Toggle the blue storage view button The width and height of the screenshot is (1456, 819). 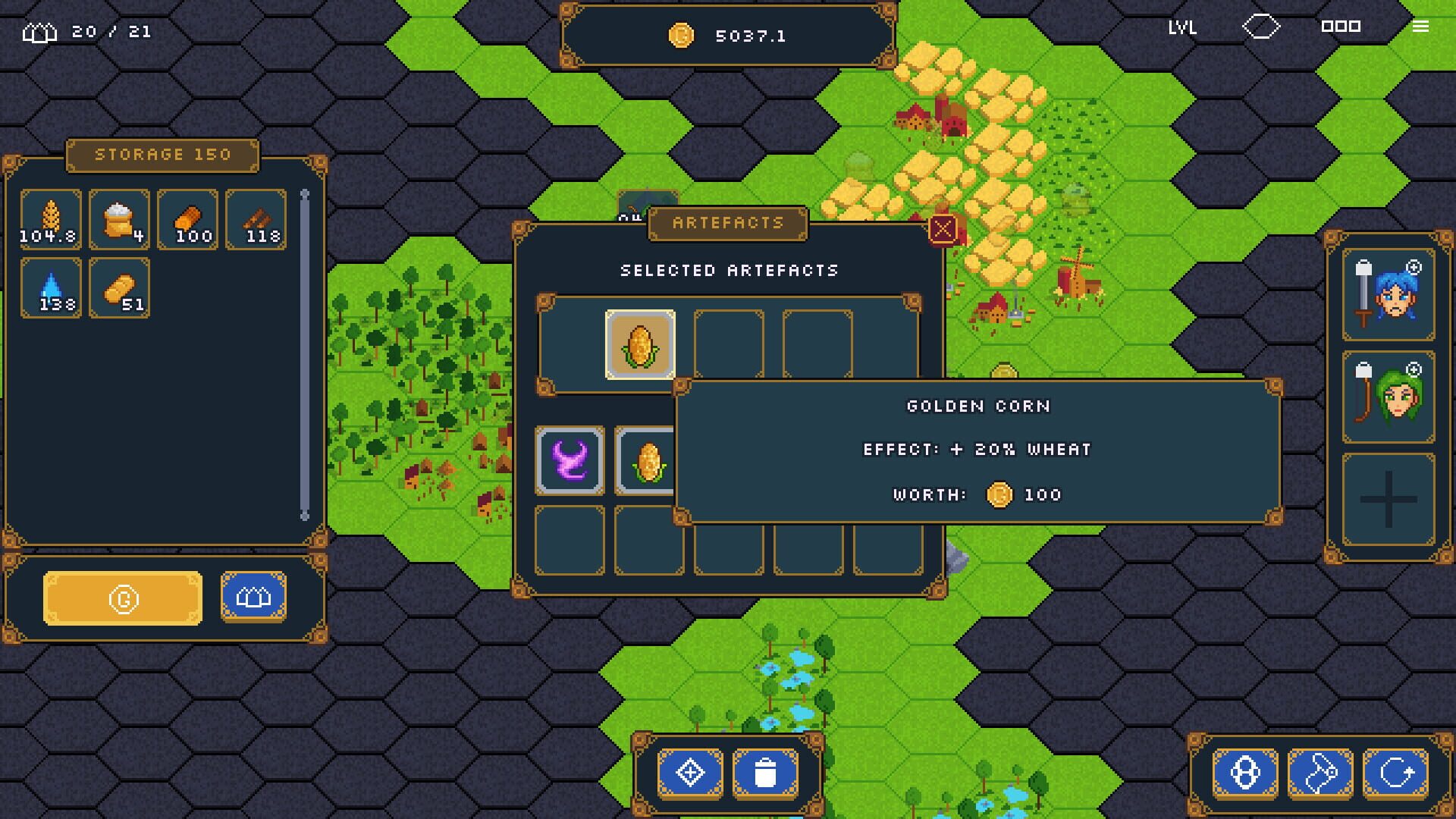click(253, 597)
